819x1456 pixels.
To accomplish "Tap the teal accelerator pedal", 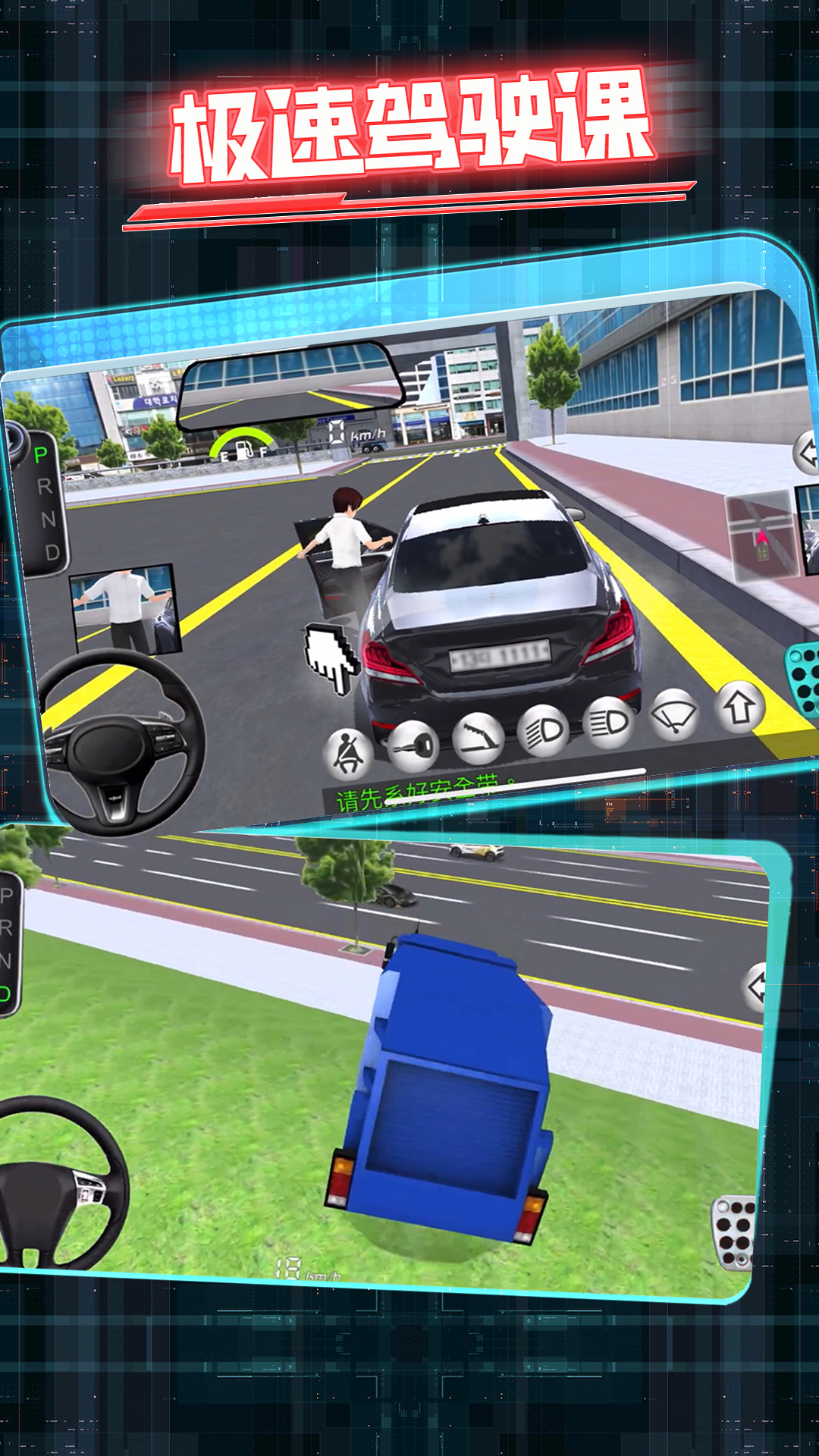I will pos(802,677).
